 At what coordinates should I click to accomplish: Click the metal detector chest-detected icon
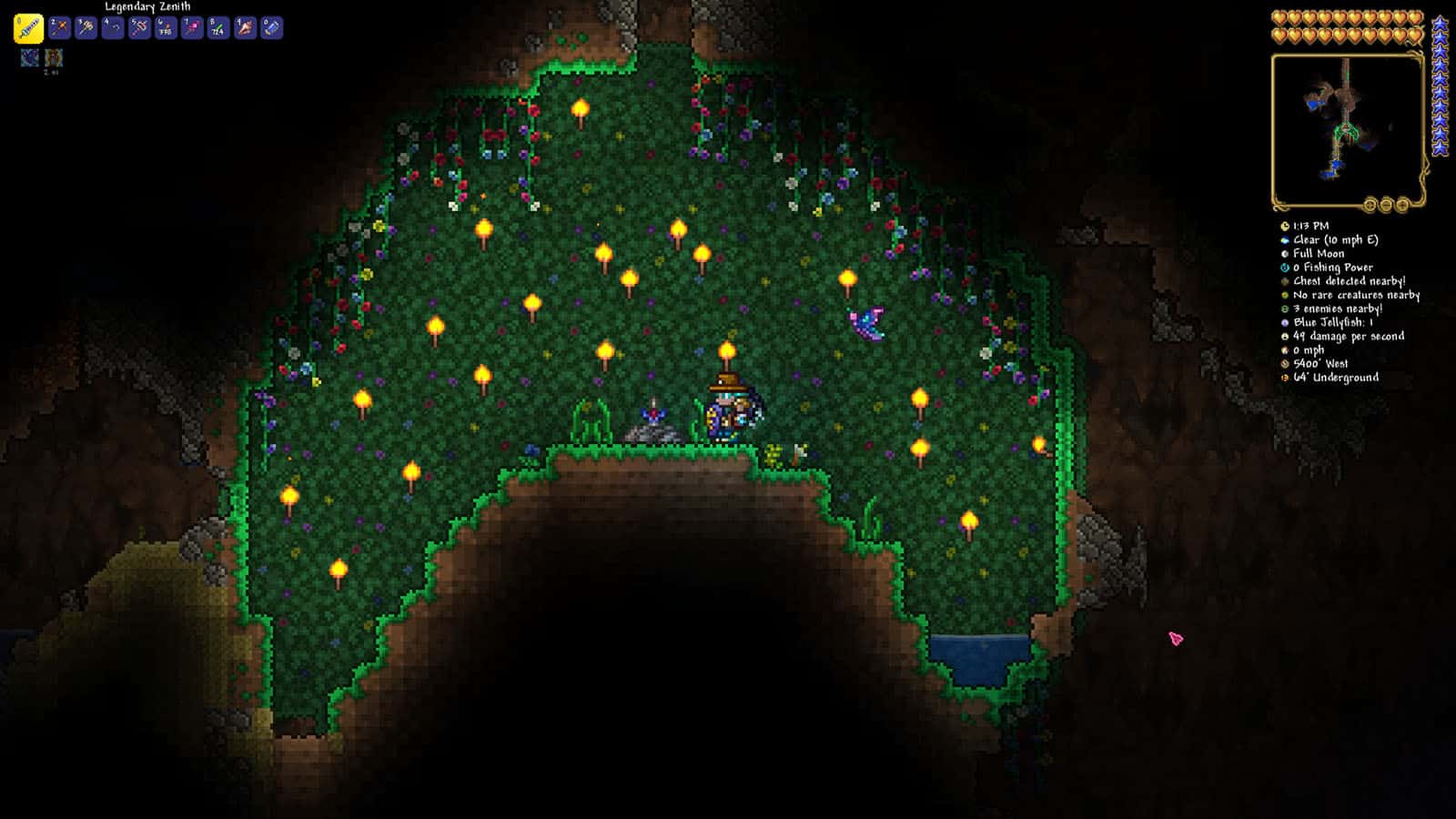coord(1285,282)
